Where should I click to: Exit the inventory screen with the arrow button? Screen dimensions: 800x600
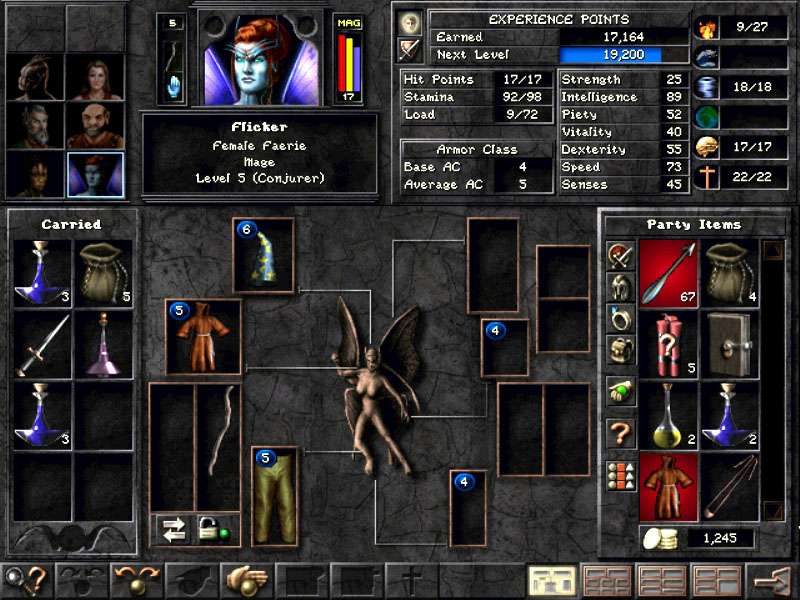[771, 581]
